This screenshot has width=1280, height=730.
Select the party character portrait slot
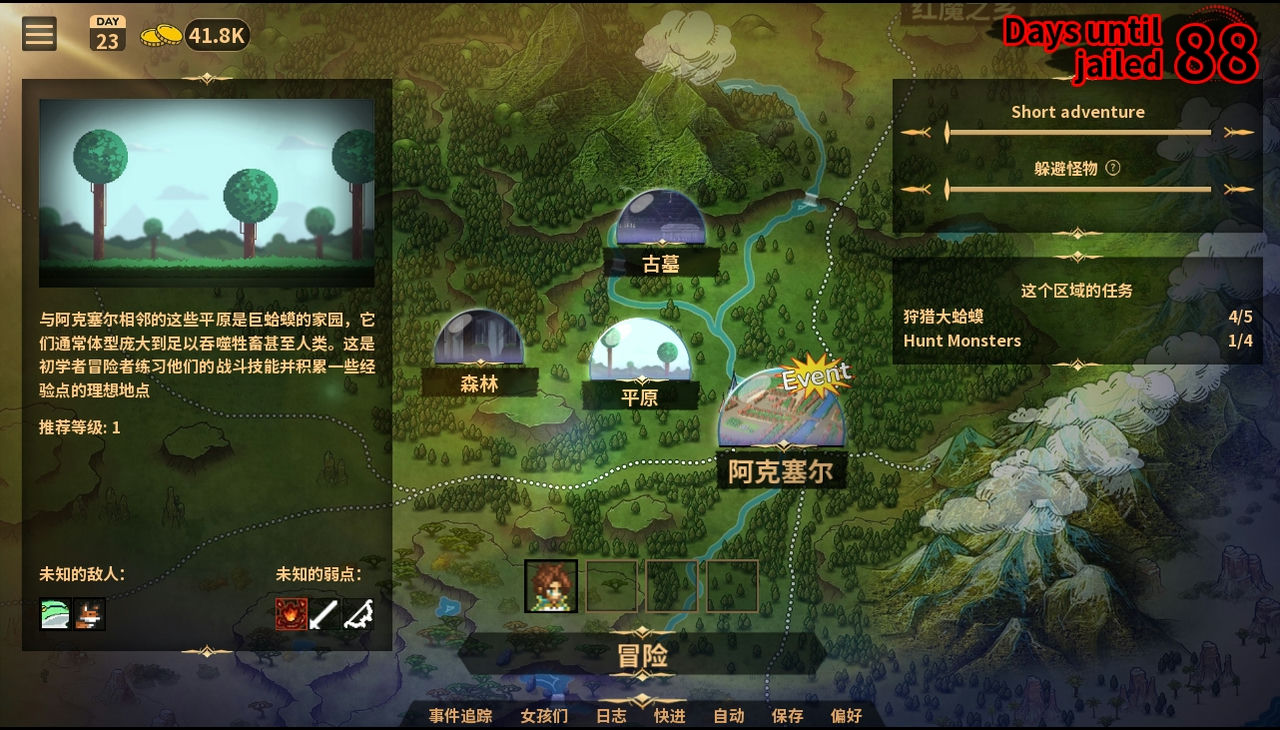tap(551, 585)
